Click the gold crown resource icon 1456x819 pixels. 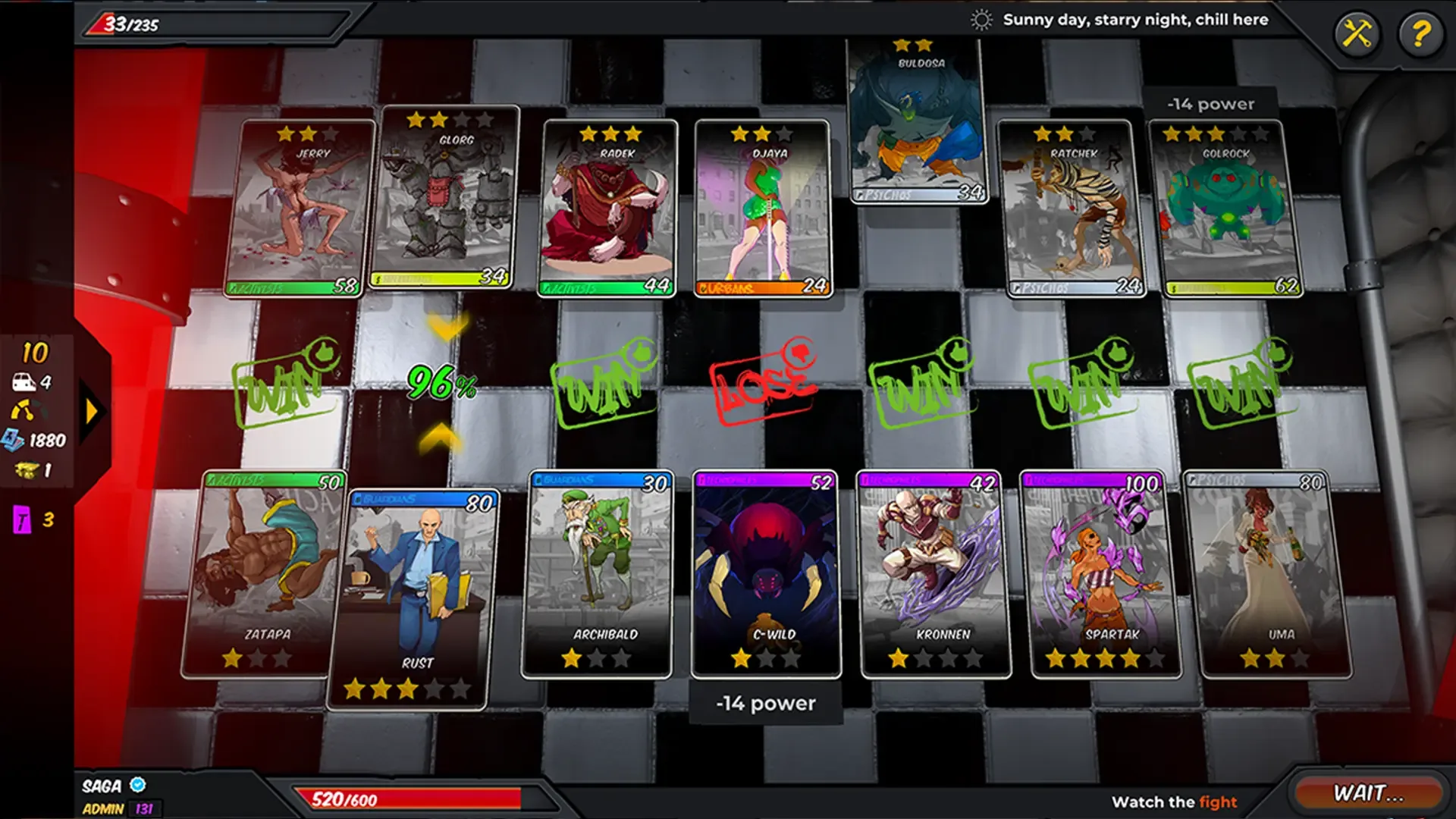tap(25, 471)
